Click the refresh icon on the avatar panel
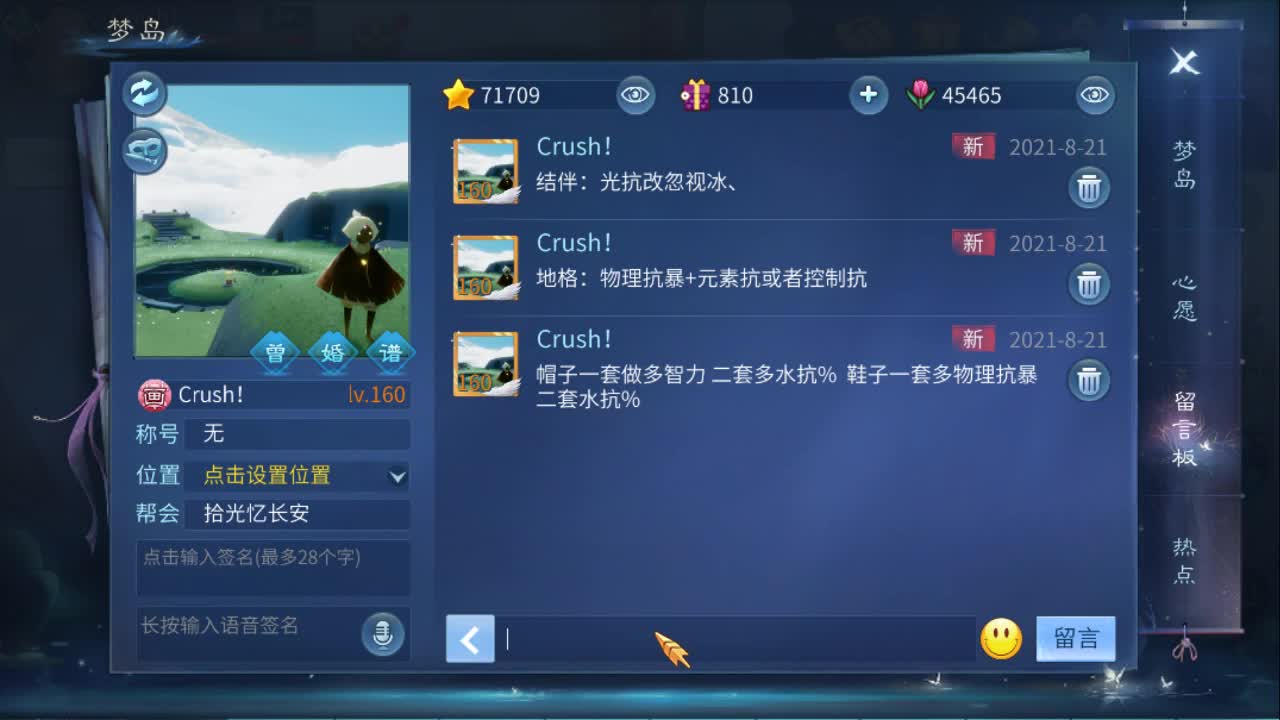The image size is (1280, 720). click(144, 93)
